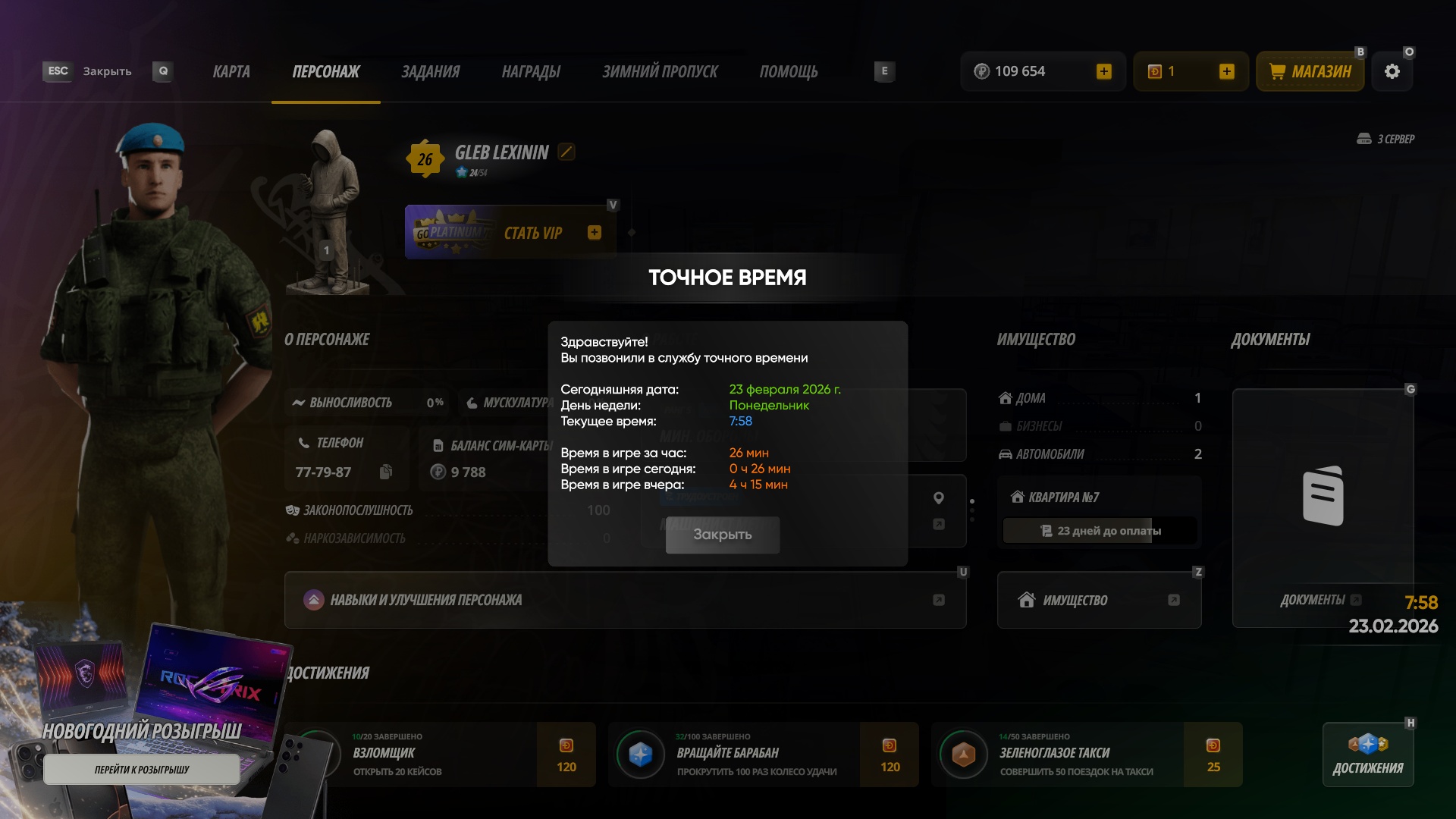Select the Зеленоглазое такси achievement card

(x=1088, y=755)
